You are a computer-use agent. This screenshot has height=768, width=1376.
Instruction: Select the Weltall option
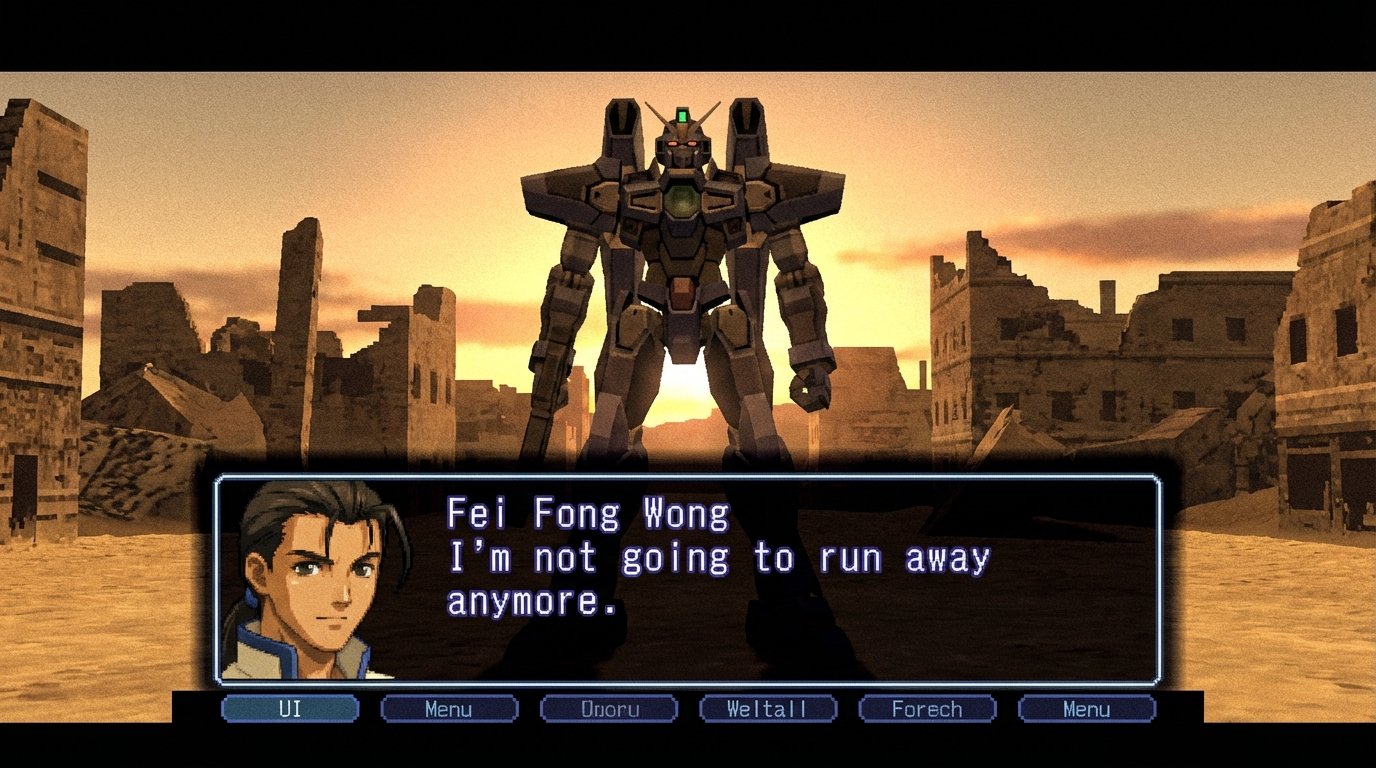(x=767, y=709)
